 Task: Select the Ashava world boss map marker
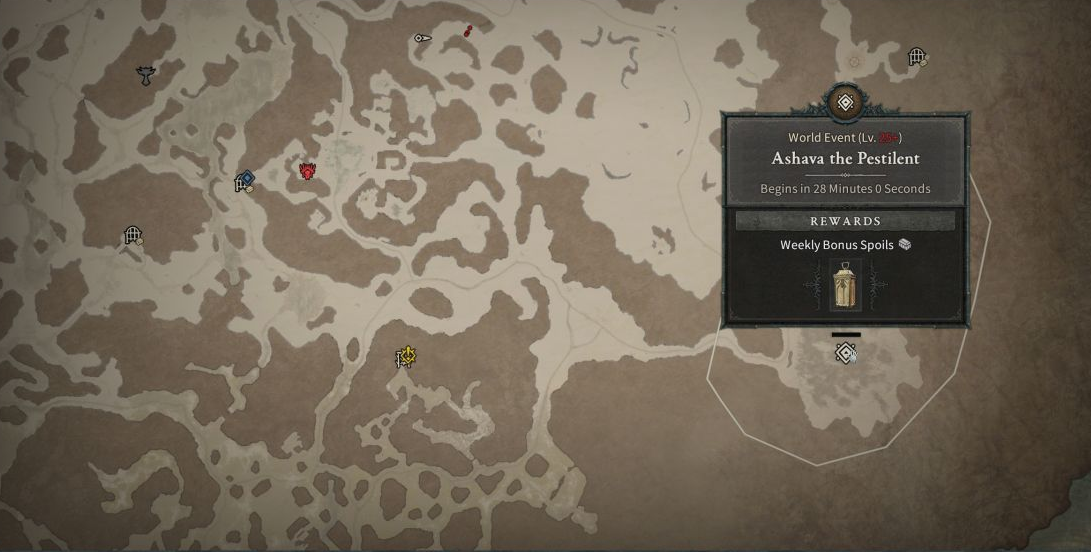[x=845, y=352]
